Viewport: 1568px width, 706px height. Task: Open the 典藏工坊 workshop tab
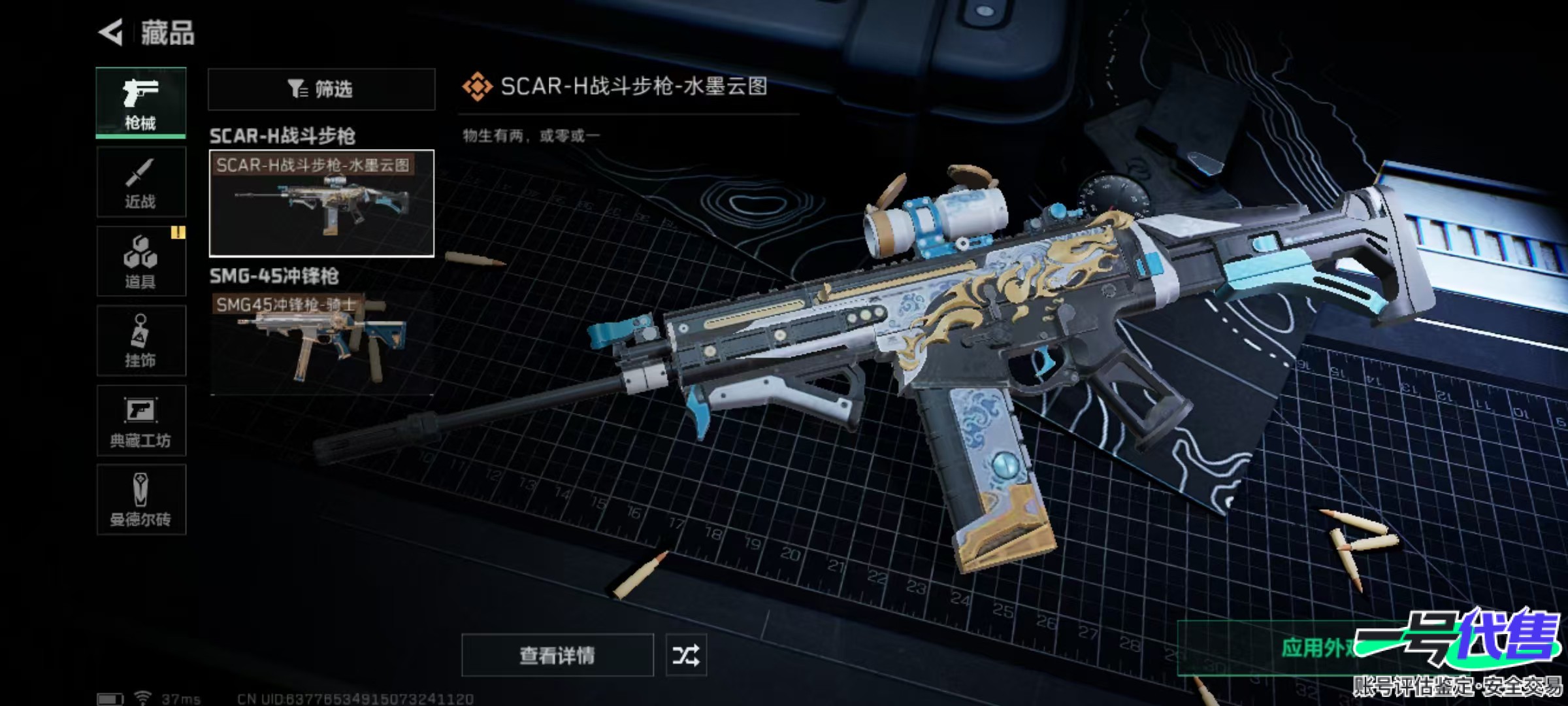[140, 421]
